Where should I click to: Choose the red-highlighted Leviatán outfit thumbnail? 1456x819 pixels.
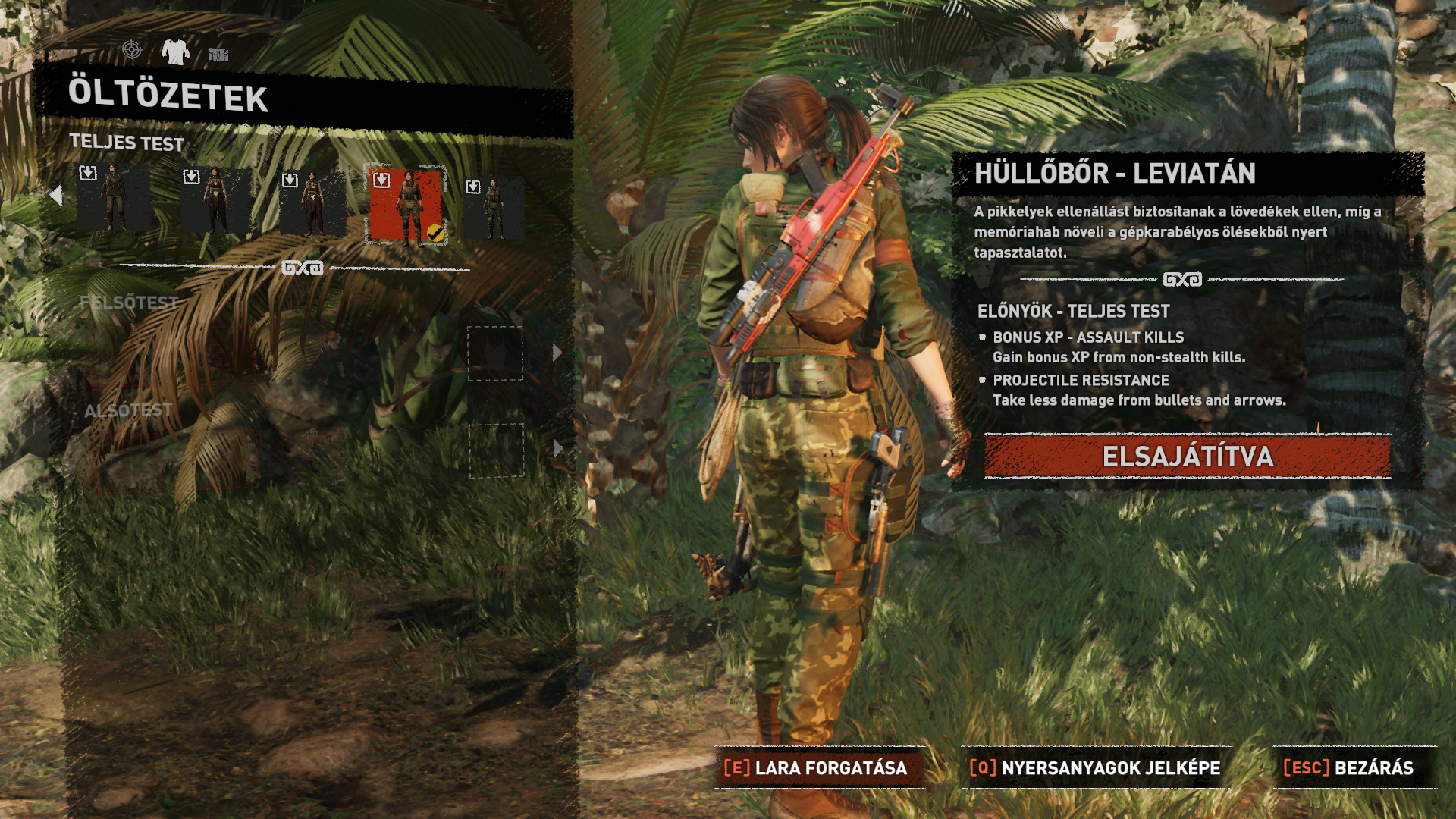(406, 205)
